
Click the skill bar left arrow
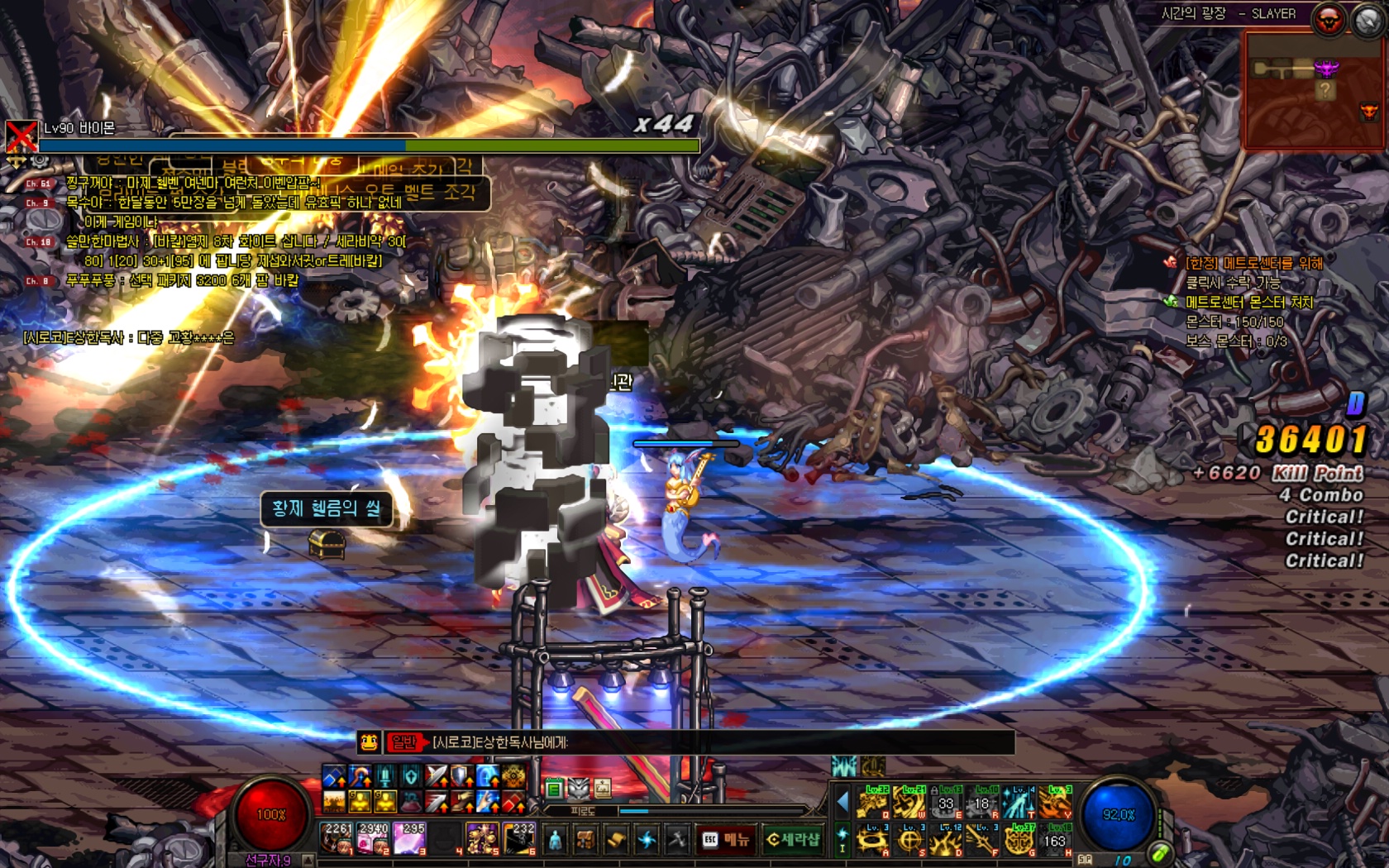click(x=842, y=802)
